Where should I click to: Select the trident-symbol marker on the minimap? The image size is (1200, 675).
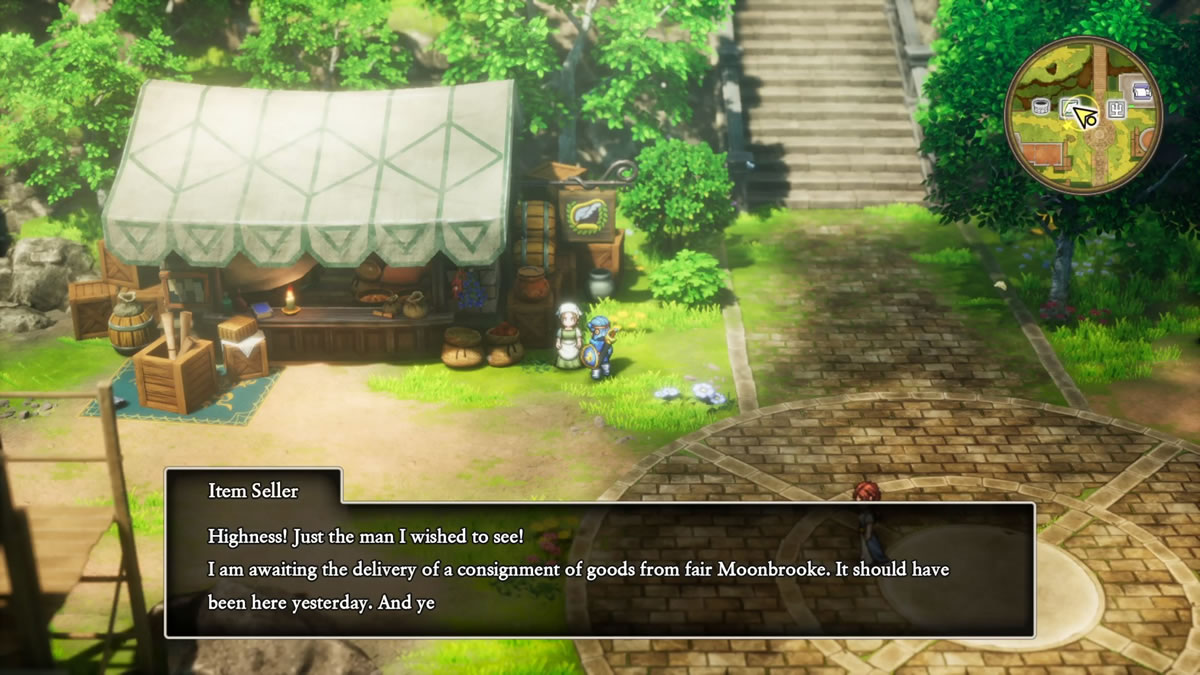1116,110
